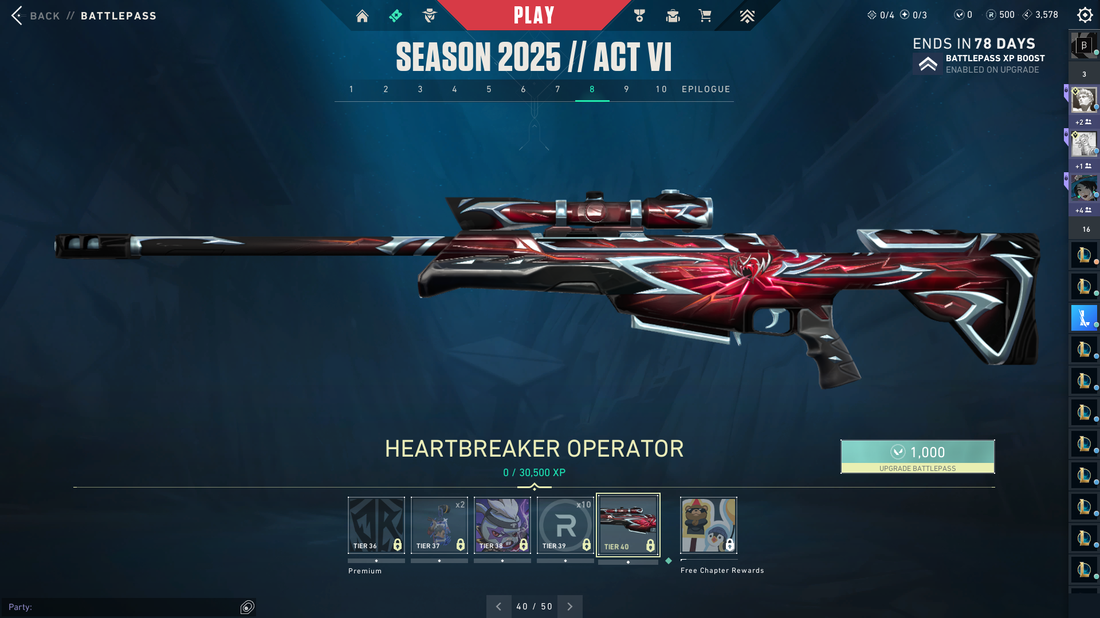Open the home screen icon
Image resolution: width=1100 pixels, height=618 pixels.
[x=362, y=16]
